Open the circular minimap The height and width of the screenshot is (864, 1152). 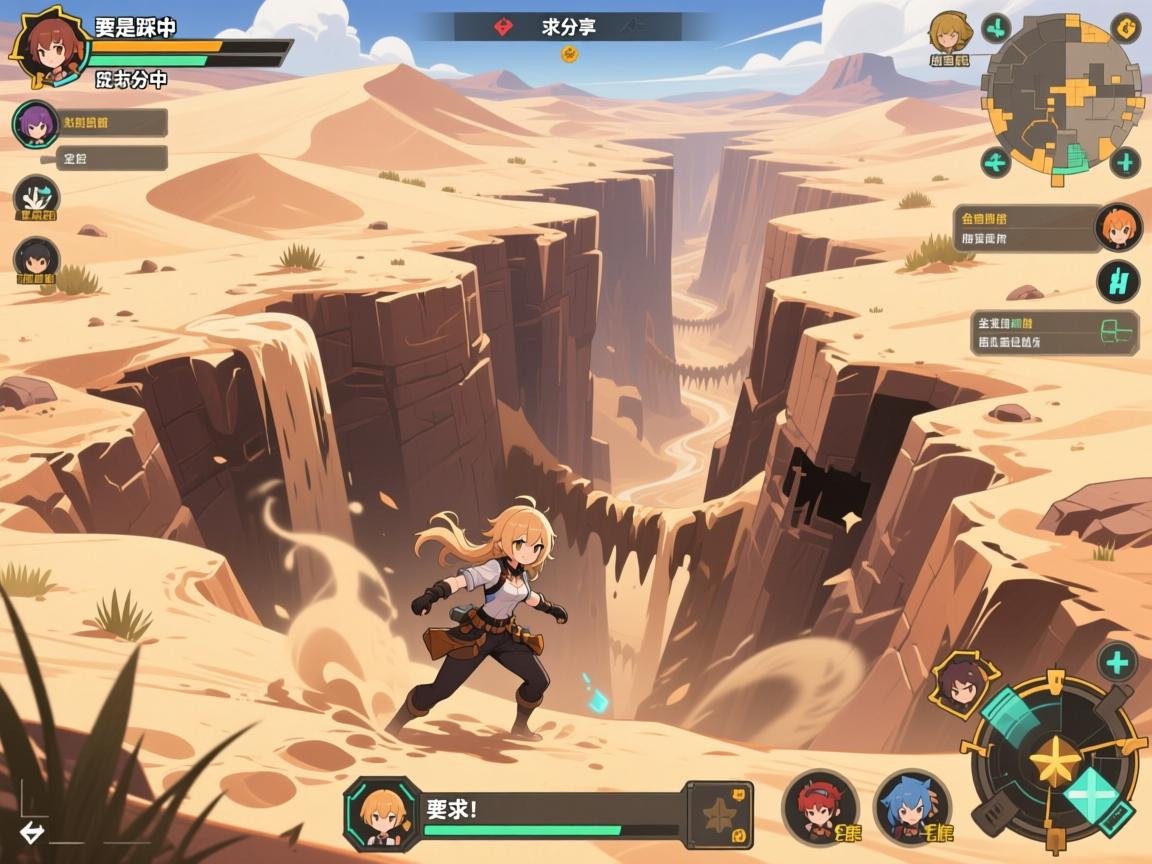point(1063,97)
